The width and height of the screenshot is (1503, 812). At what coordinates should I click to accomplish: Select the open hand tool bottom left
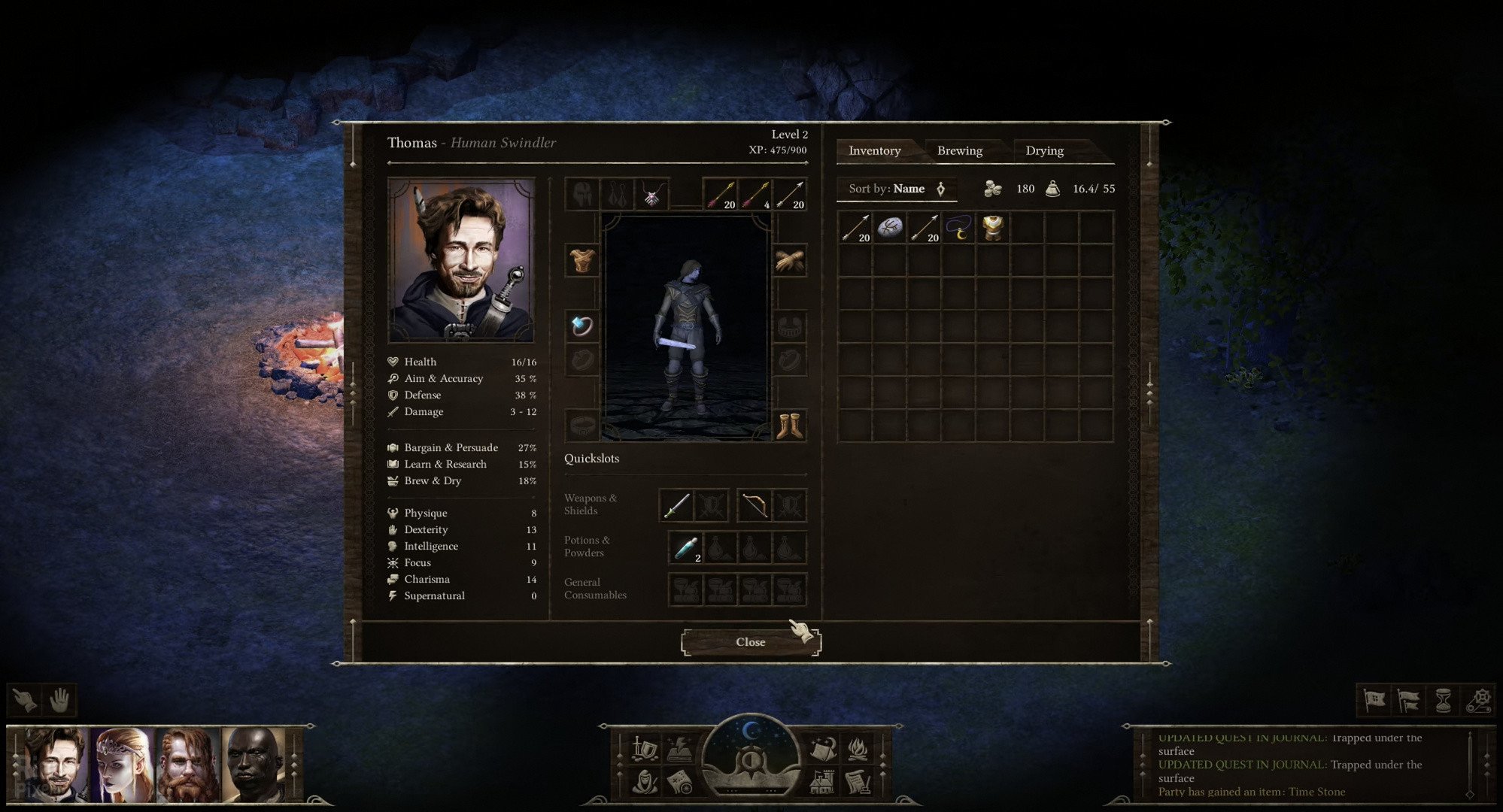pyautogui.click(x=60, y=699)
